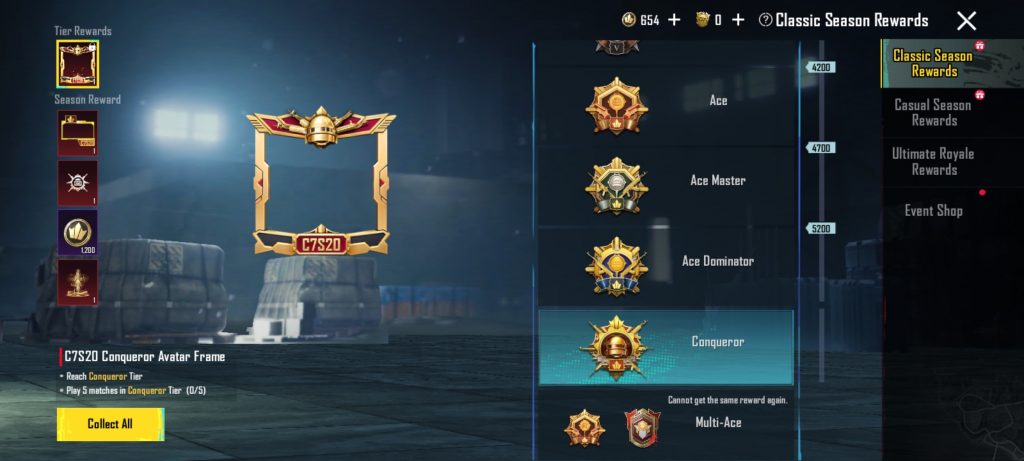Select the Tier Rewards avatar frame thumbnail
The image size is (1024, 461).
click(77, 64)
